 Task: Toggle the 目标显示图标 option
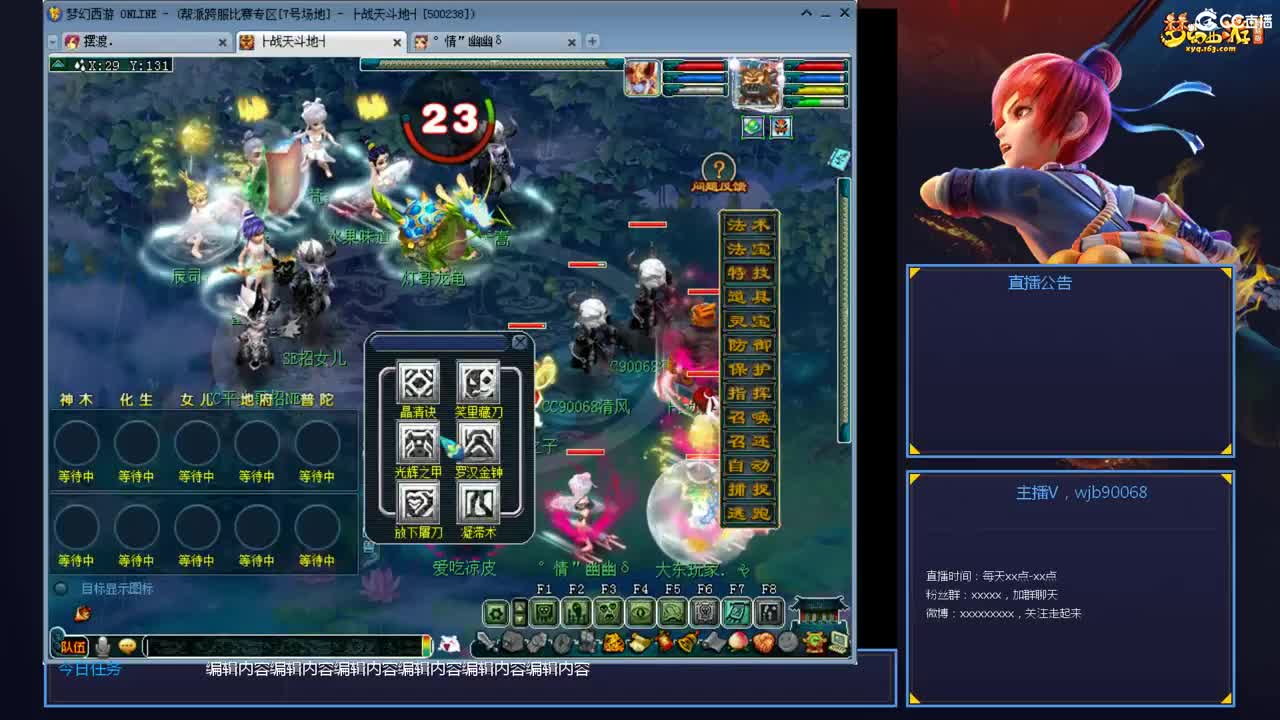(x=60, y=587)
